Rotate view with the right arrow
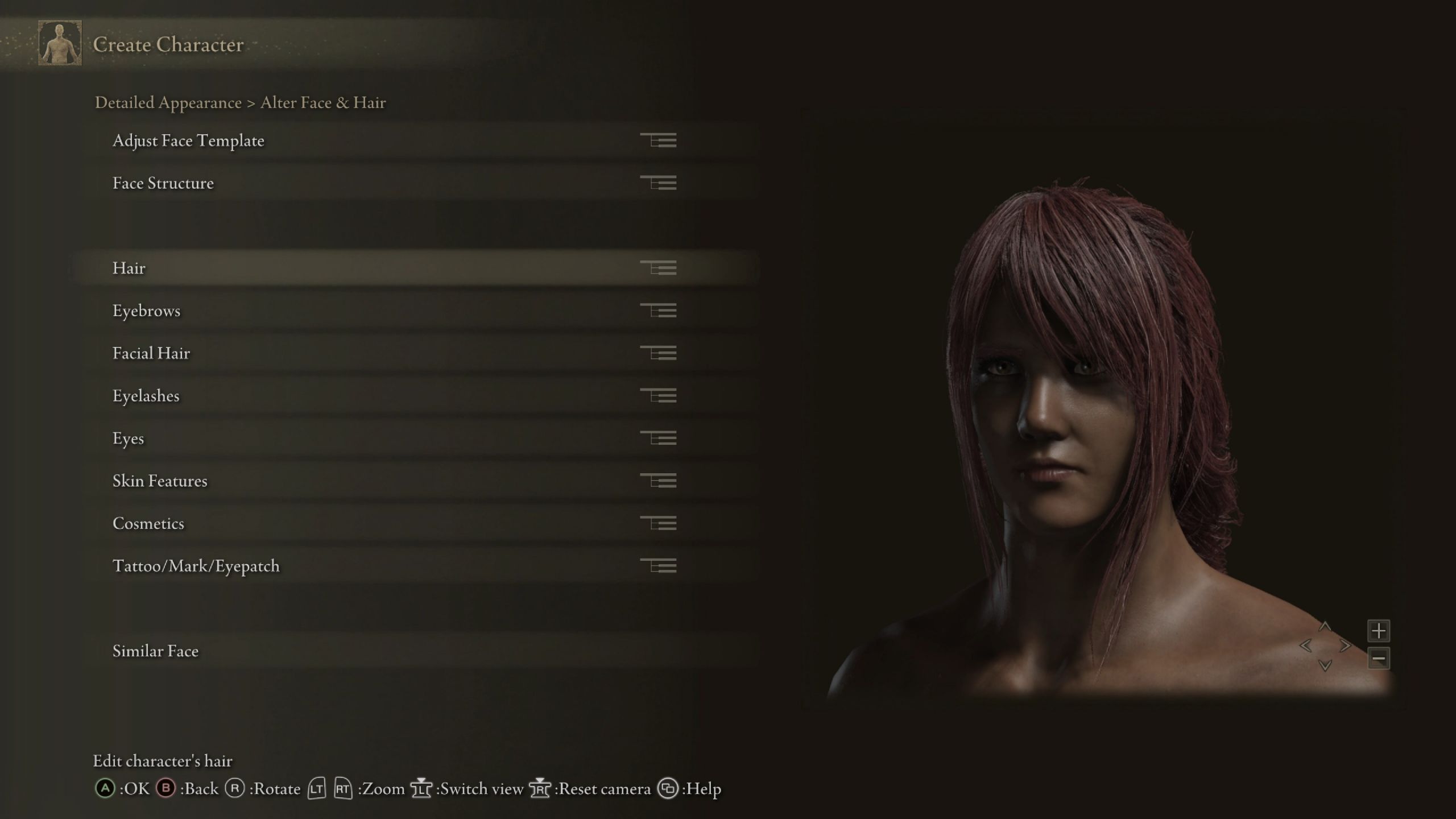1456x819 pixels. click(1345, 646)
